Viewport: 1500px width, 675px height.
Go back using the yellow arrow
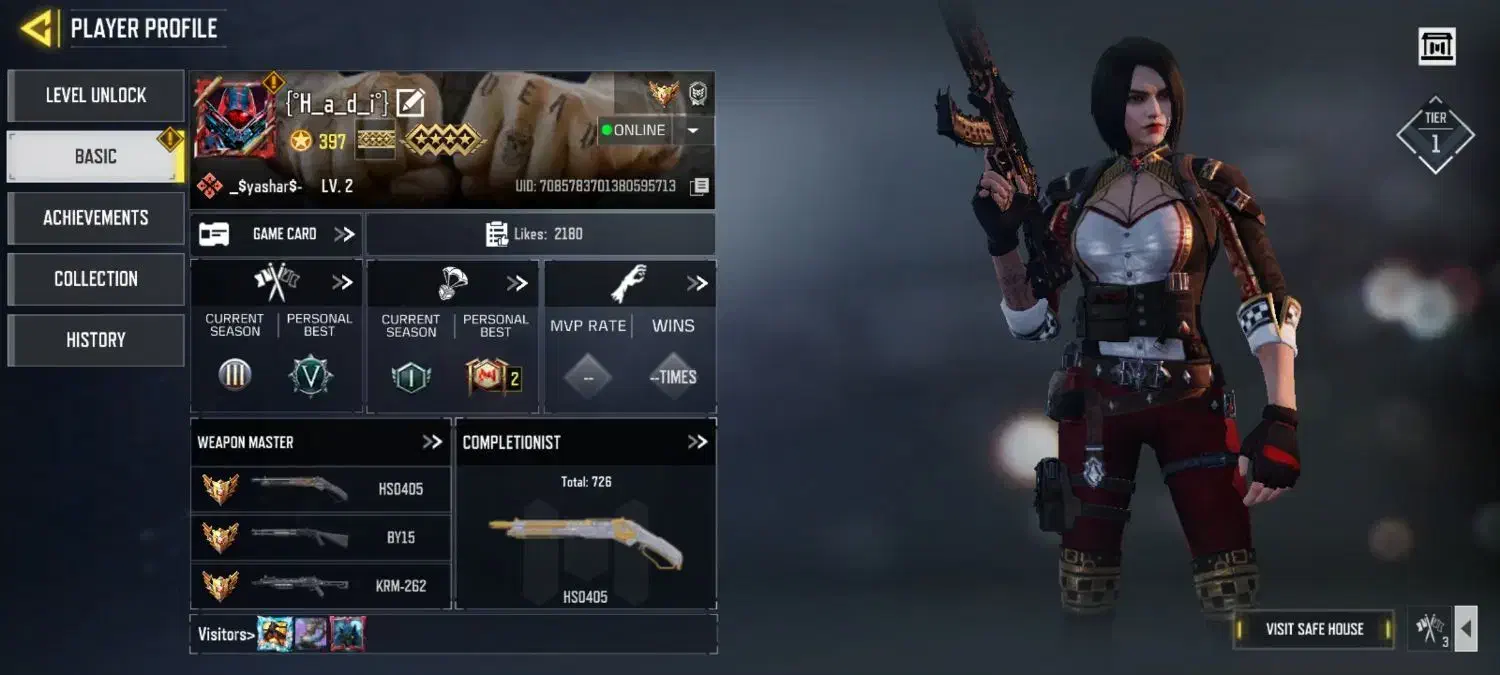37,29
